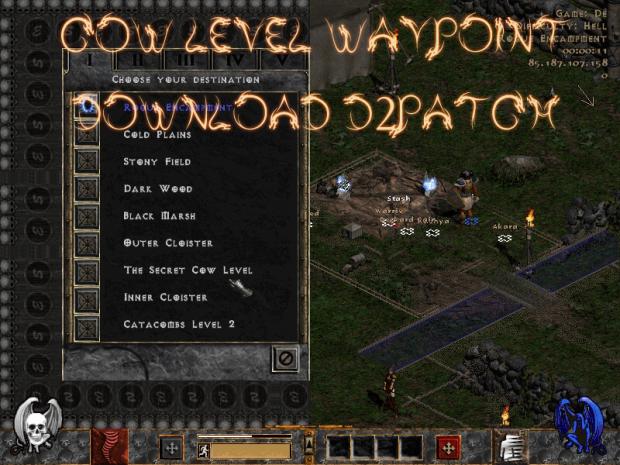This screenshot has height=465, width=620.
Task: Go to Black Marsh waypoint
Action: coord(159,215)
